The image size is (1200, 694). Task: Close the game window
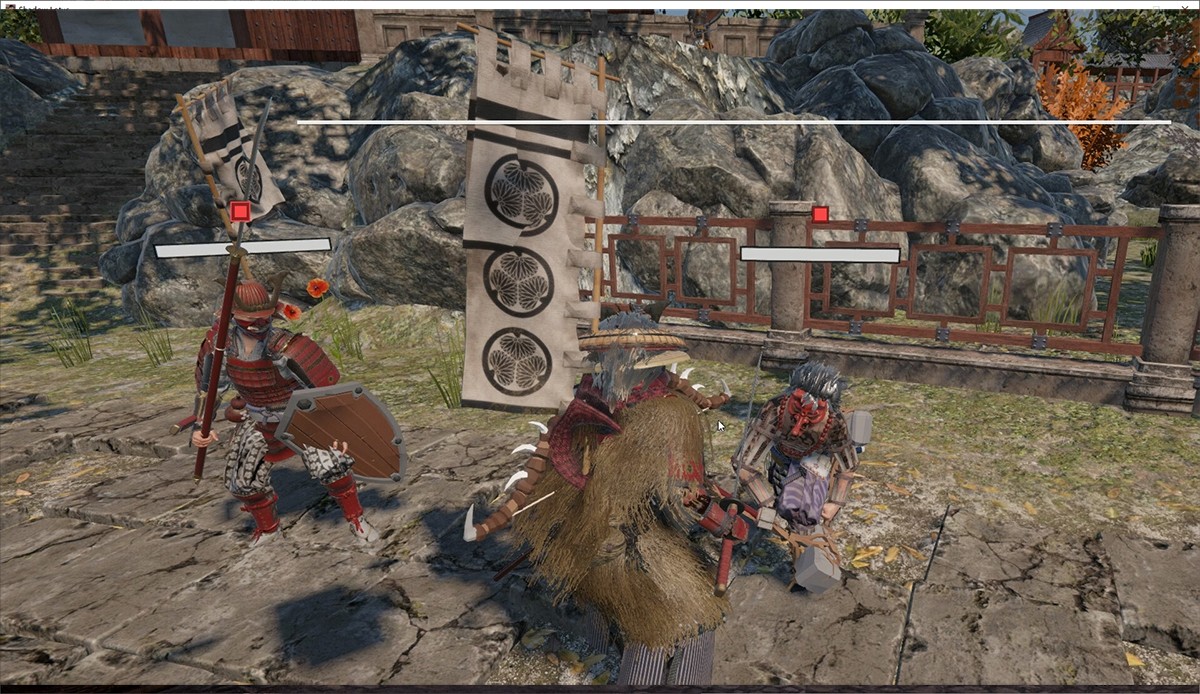tap(1186, 5)
